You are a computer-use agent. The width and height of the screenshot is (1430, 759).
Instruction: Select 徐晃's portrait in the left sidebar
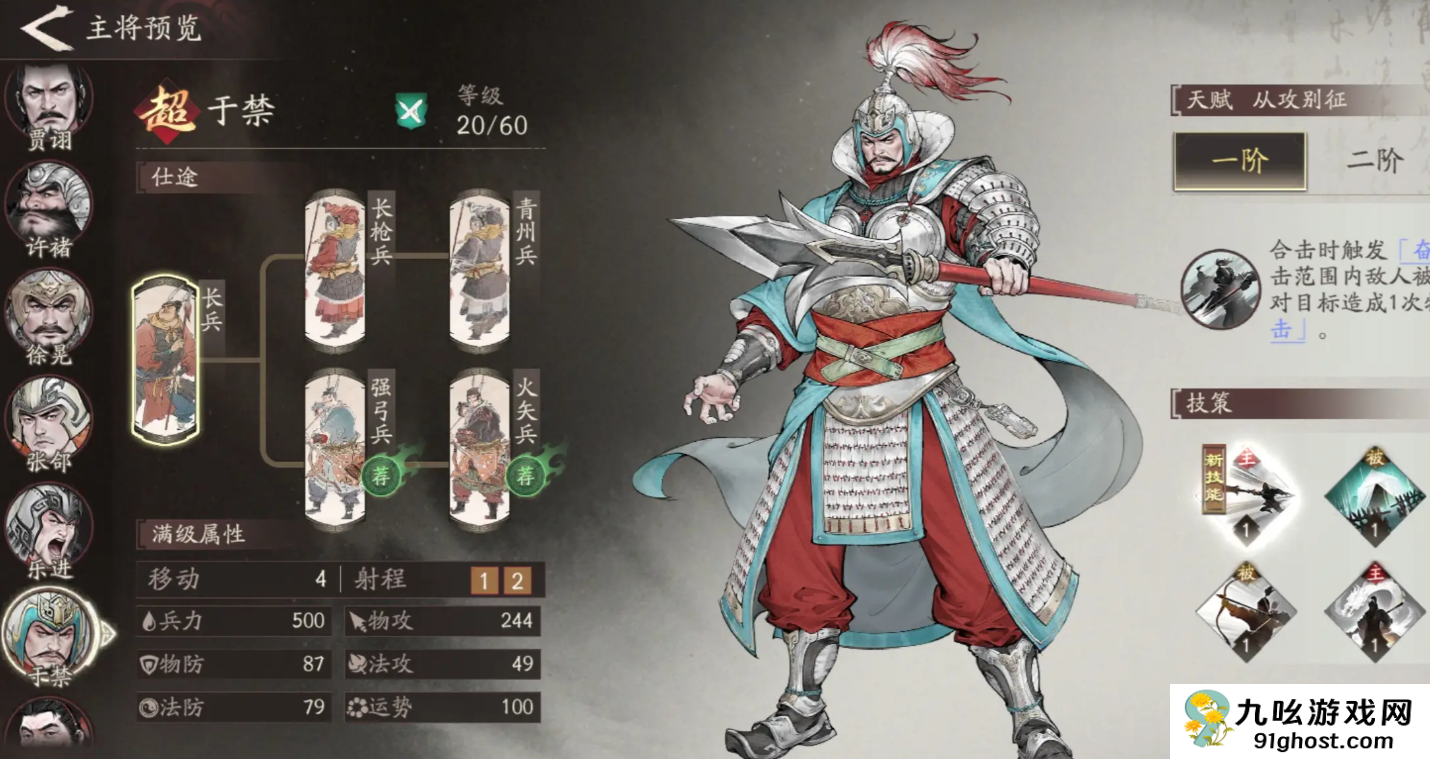[x=45, y=308]
